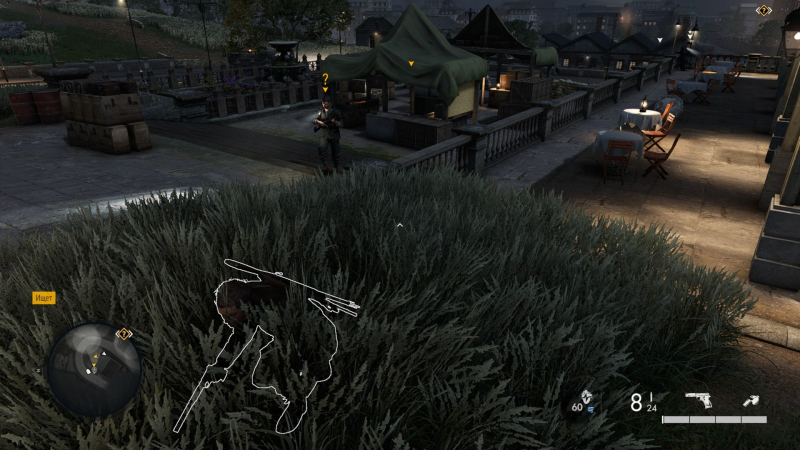The height and width of the screenshot is (450, 800).
Task: Click the melee arm icon beside the pistol
Action: 751,401
